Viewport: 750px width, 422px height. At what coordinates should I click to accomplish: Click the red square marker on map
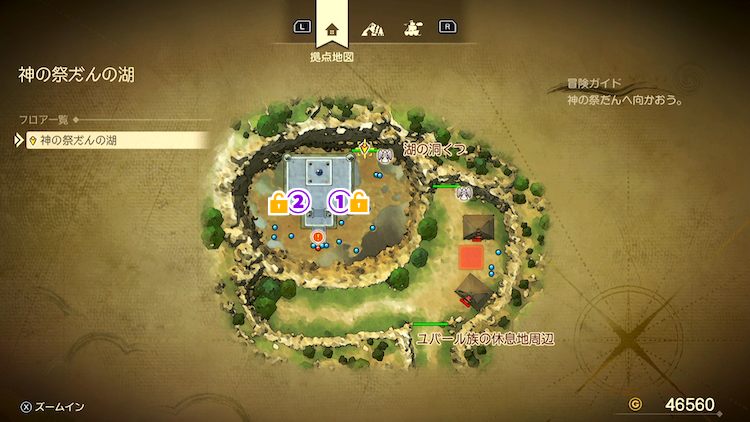[x=471, y=257]
